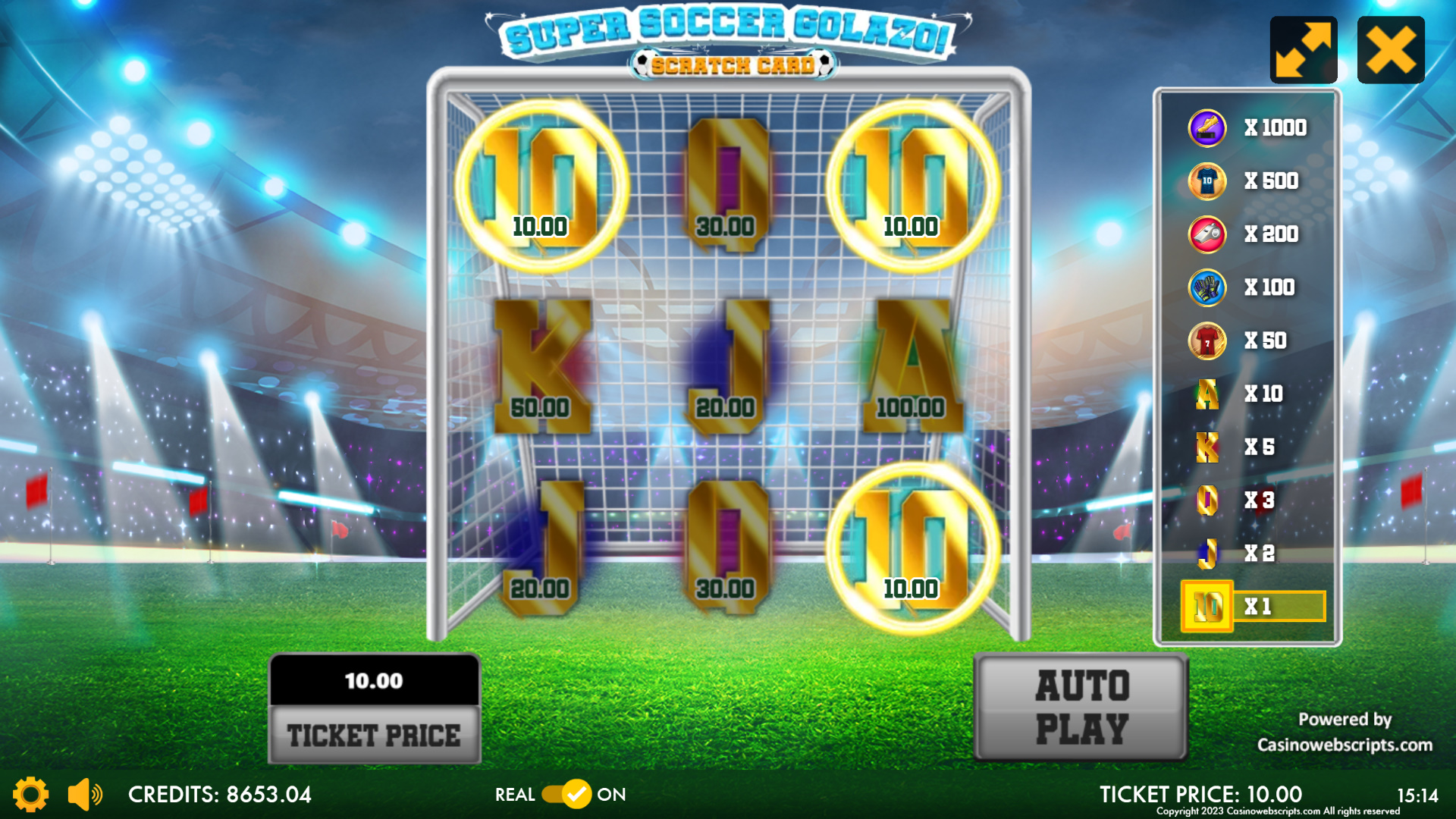Open settings via the gear icon
This screenshot has height=819, width=1456.
[x=30, y=794]
